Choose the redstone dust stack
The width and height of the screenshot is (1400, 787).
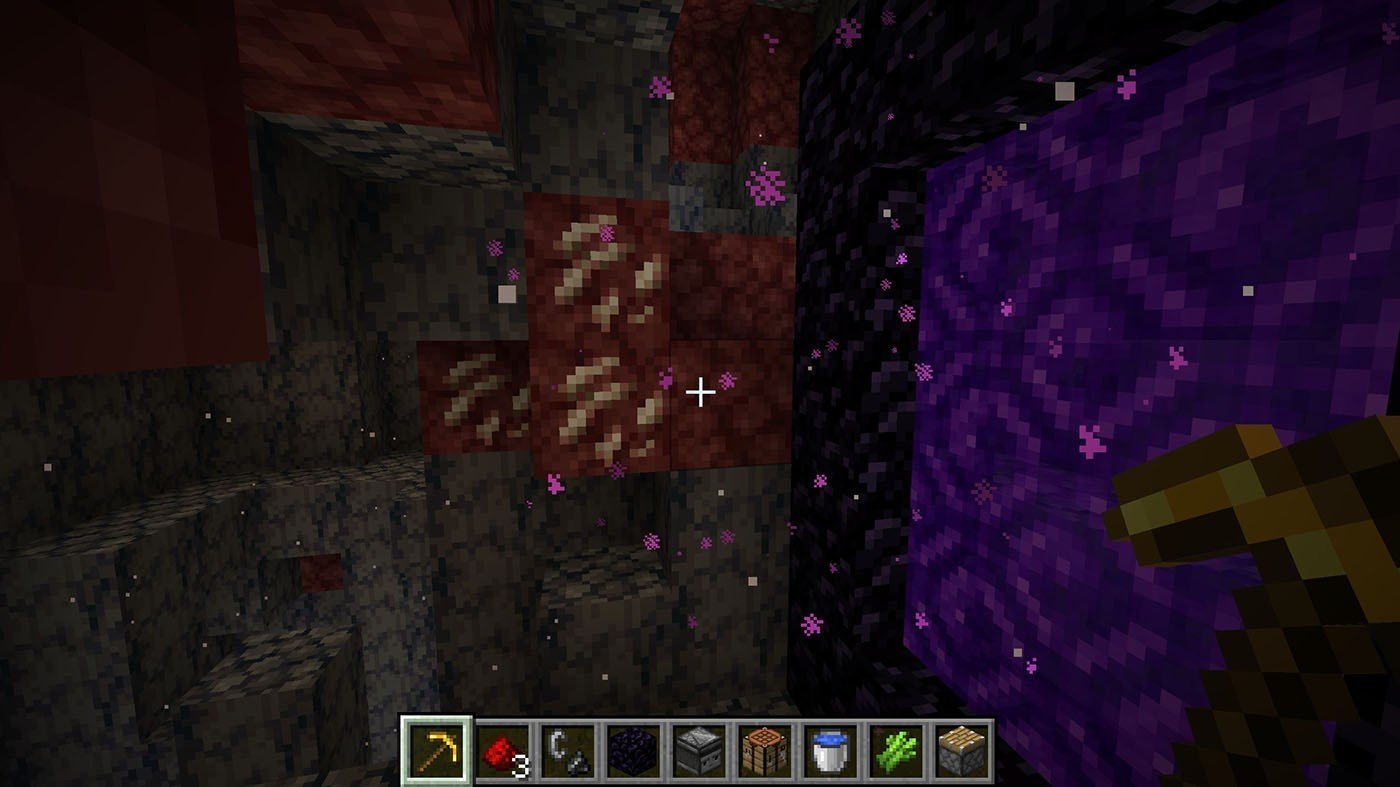click(501, 750)
